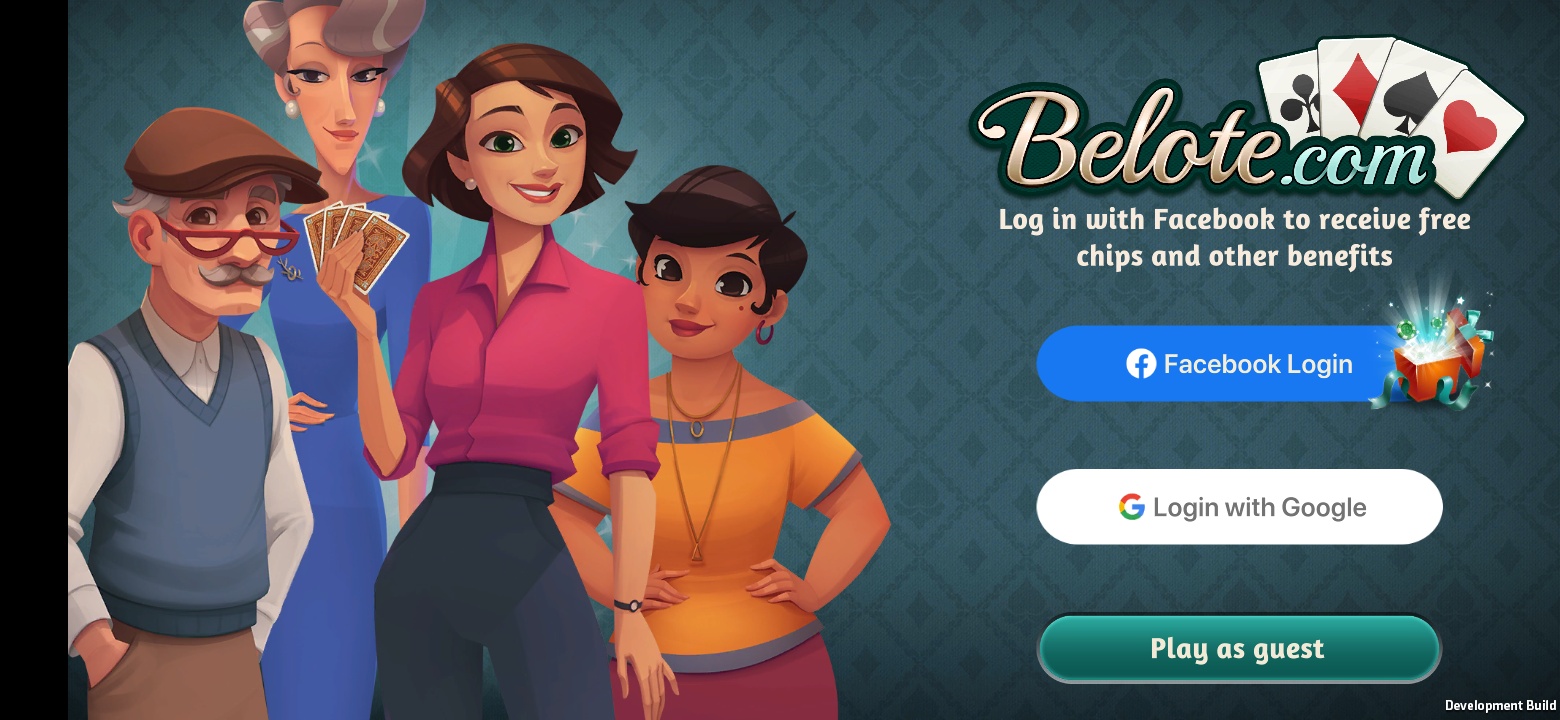Start playing with Play as guest

[1238, 649]
